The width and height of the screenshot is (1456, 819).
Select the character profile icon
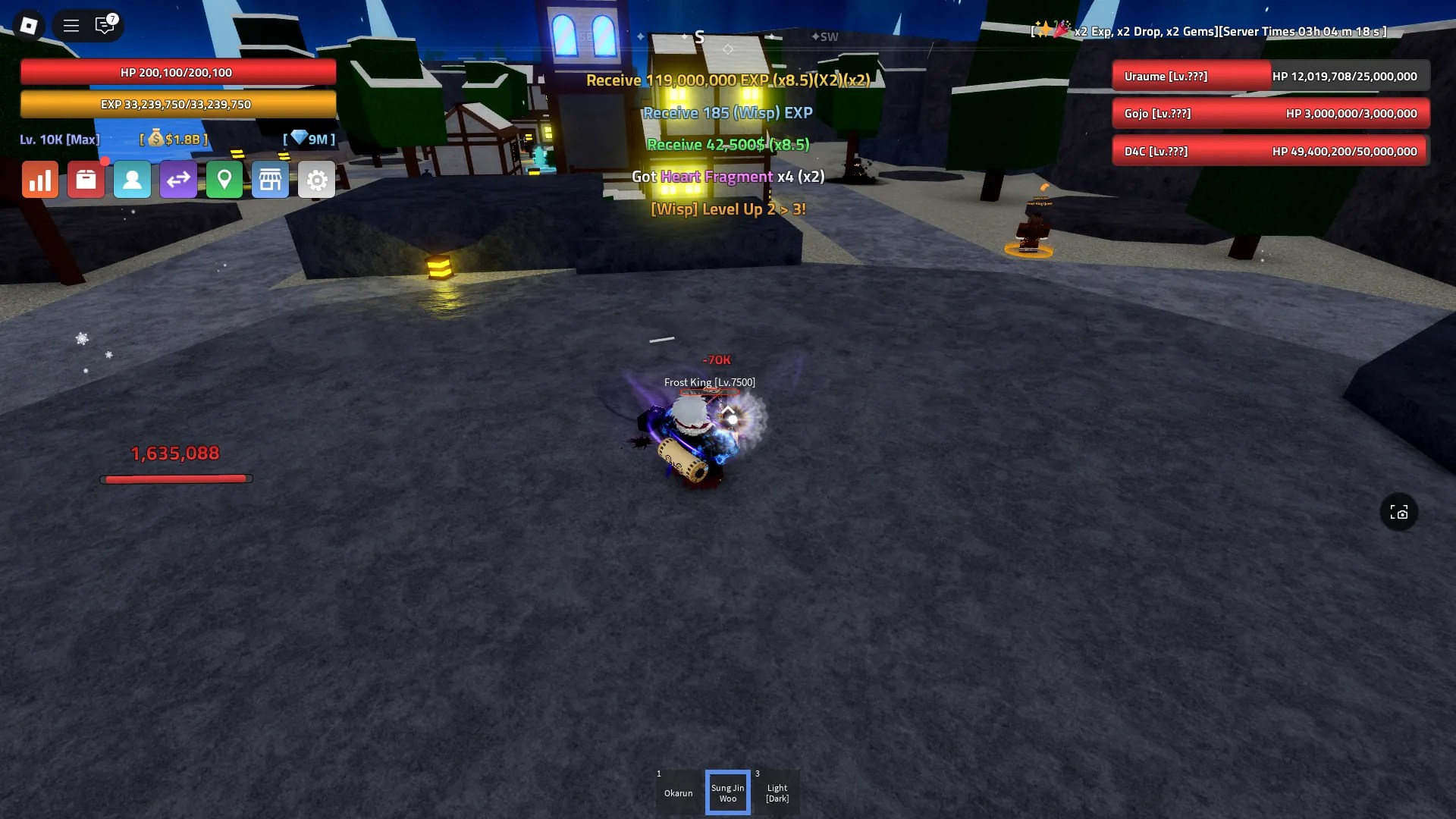[132, 180]
